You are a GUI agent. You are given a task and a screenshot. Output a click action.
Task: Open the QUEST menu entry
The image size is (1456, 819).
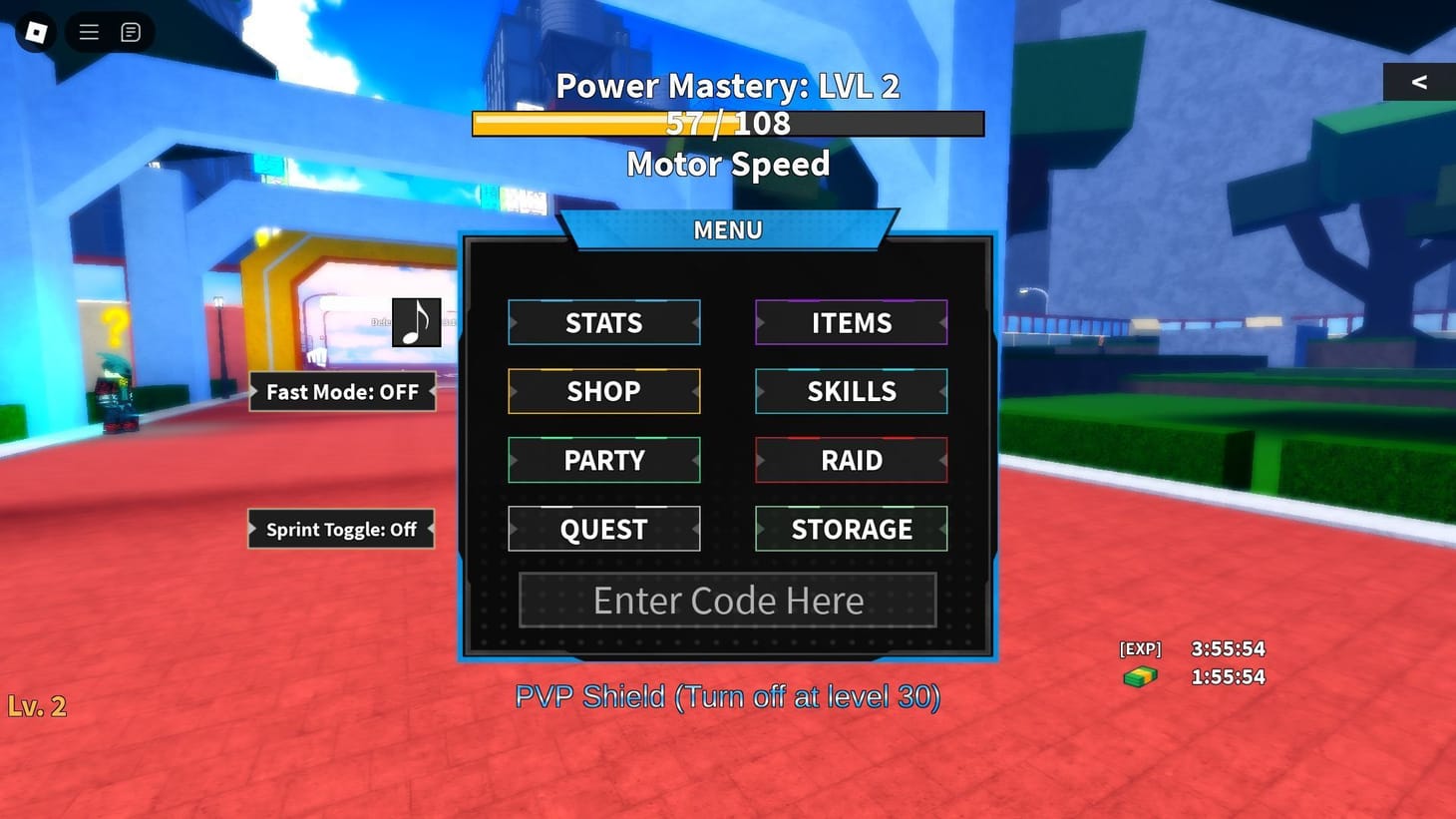(603, 529)
